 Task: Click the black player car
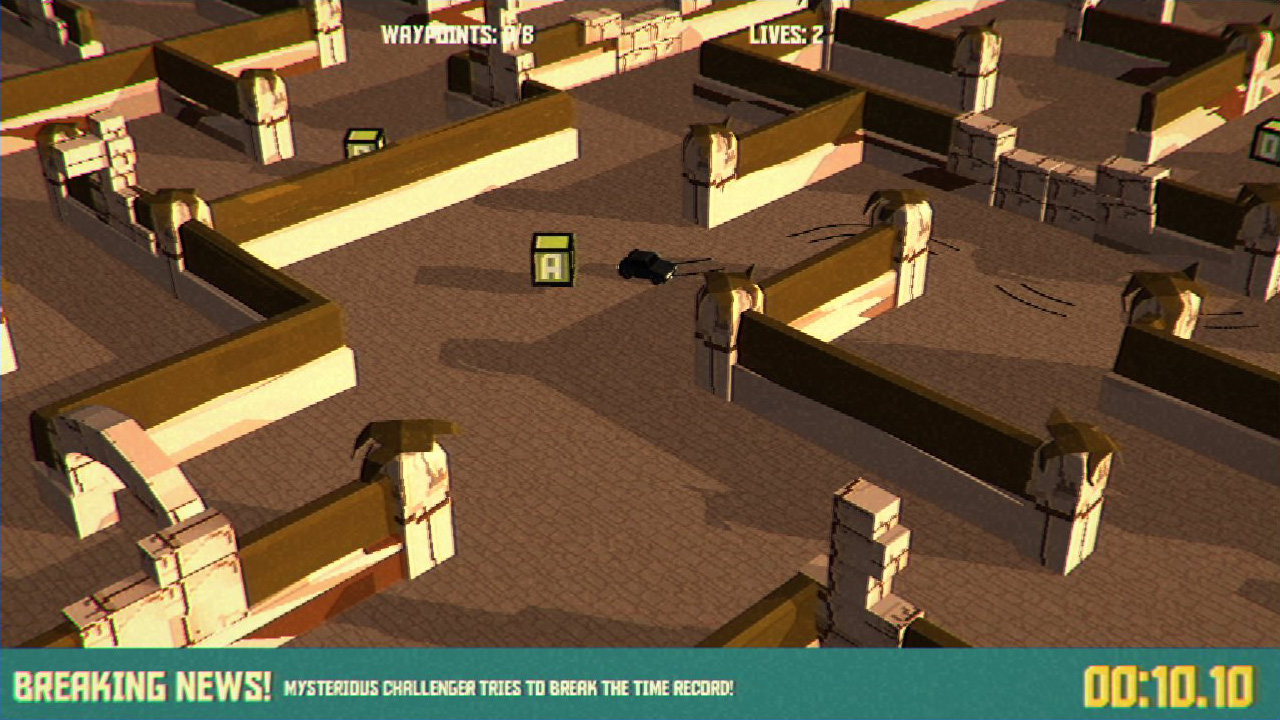pos(645,265)
